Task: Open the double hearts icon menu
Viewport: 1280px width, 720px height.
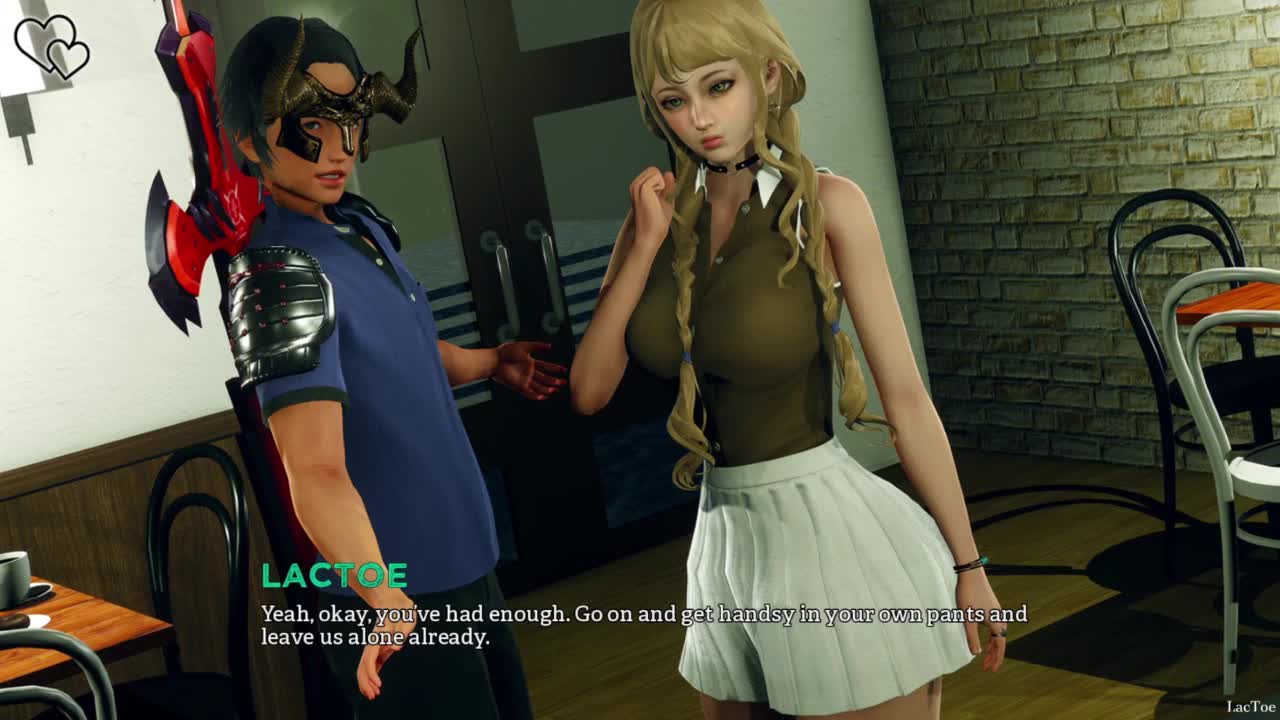Action: click(x=51, y=46)
